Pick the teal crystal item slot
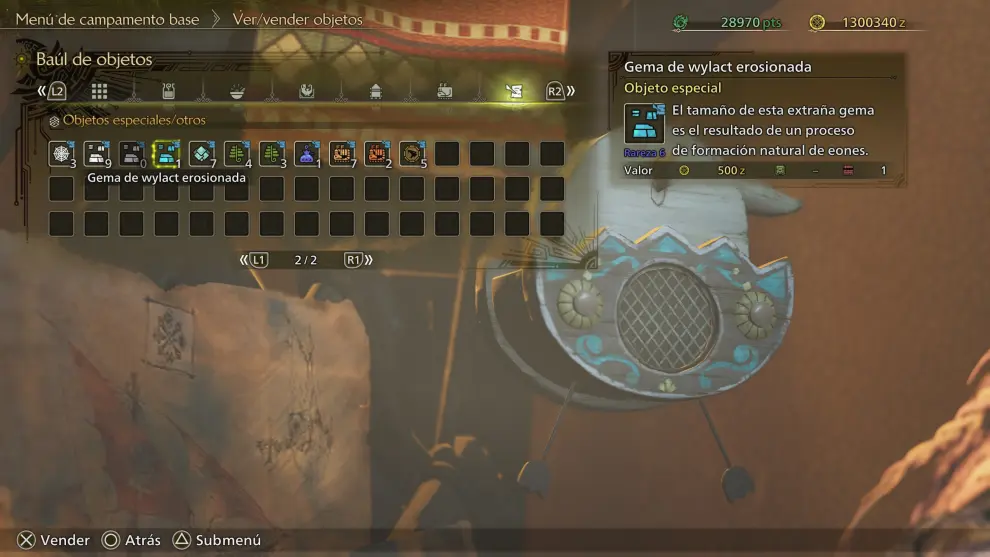 (x=201, y=154)
